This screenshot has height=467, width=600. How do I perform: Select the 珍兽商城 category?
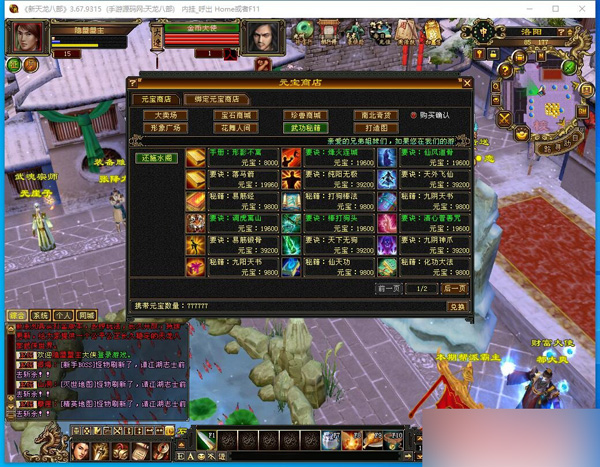coord(304,116)
